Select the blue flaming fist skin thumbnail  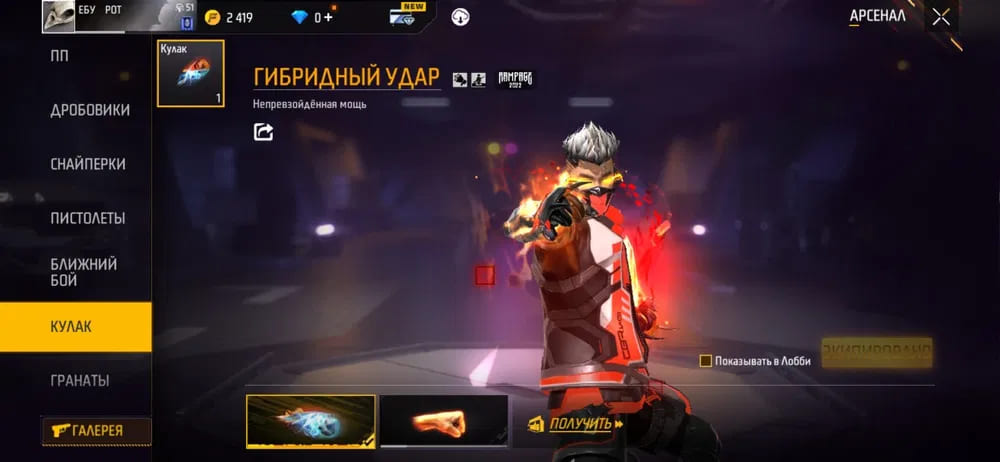(311, 420)
